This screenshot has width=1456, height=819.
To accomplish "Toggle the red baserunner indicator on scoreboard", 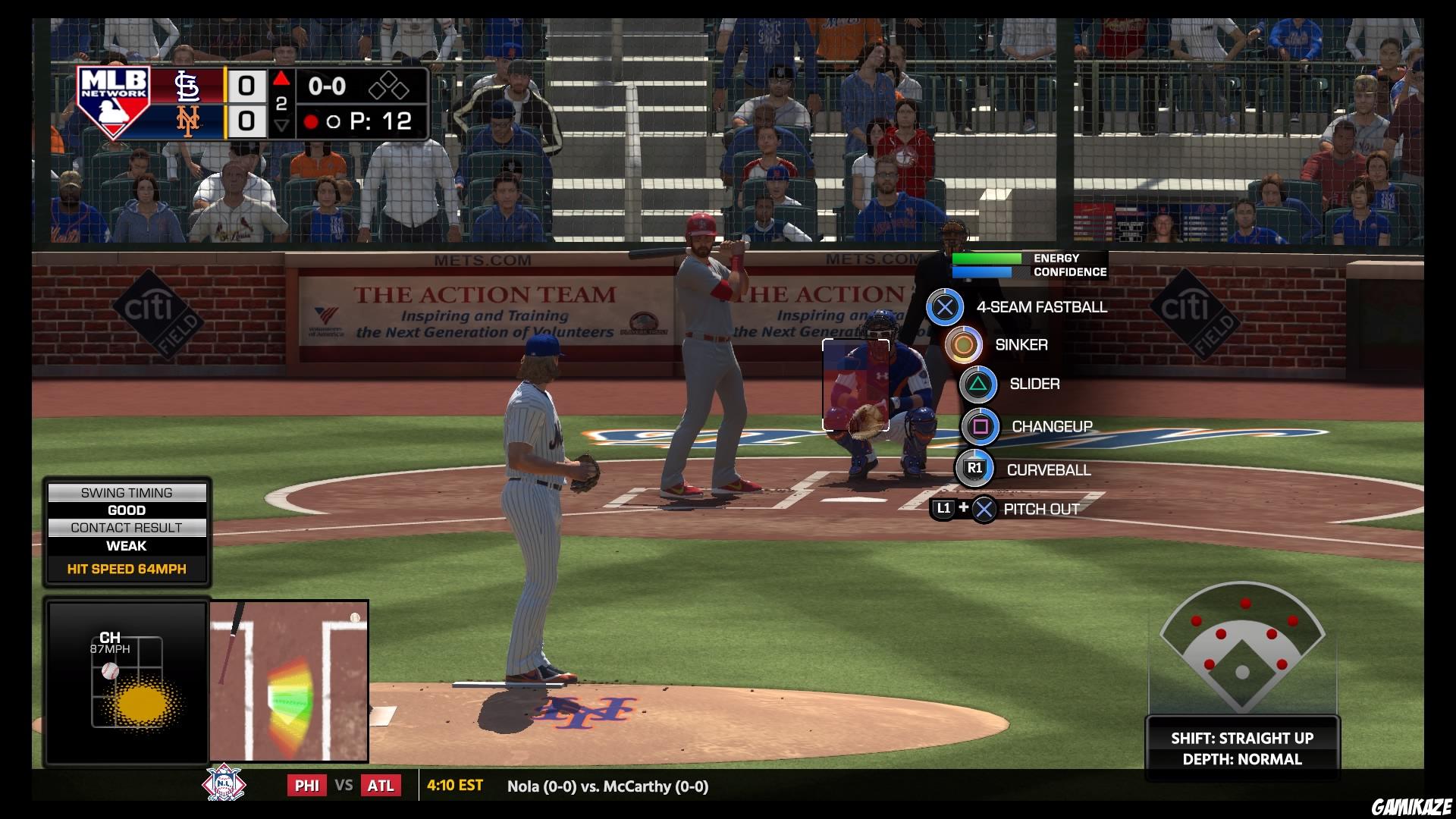I will click(x=311, y=121).
